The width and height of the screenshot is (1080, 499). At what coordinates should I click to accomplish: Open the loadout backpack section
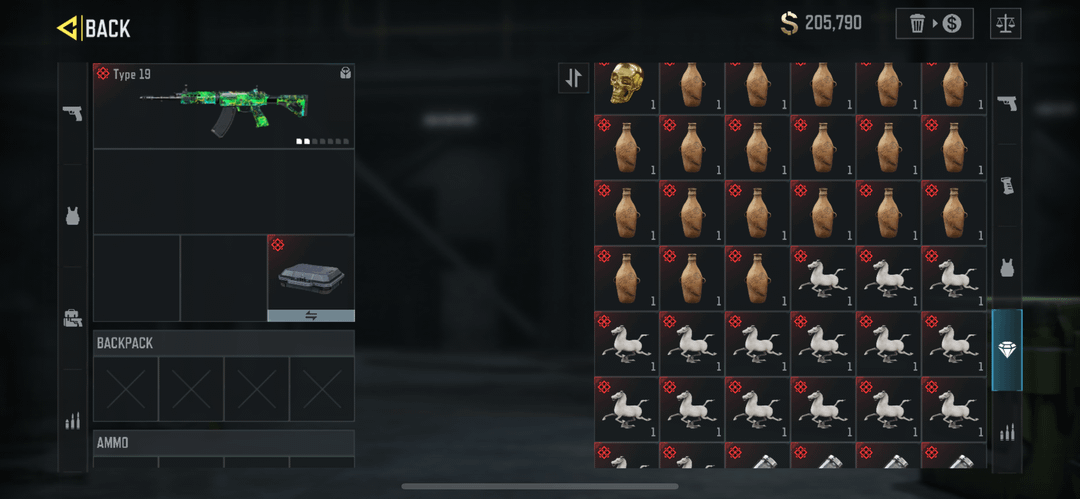click(72, 318)
